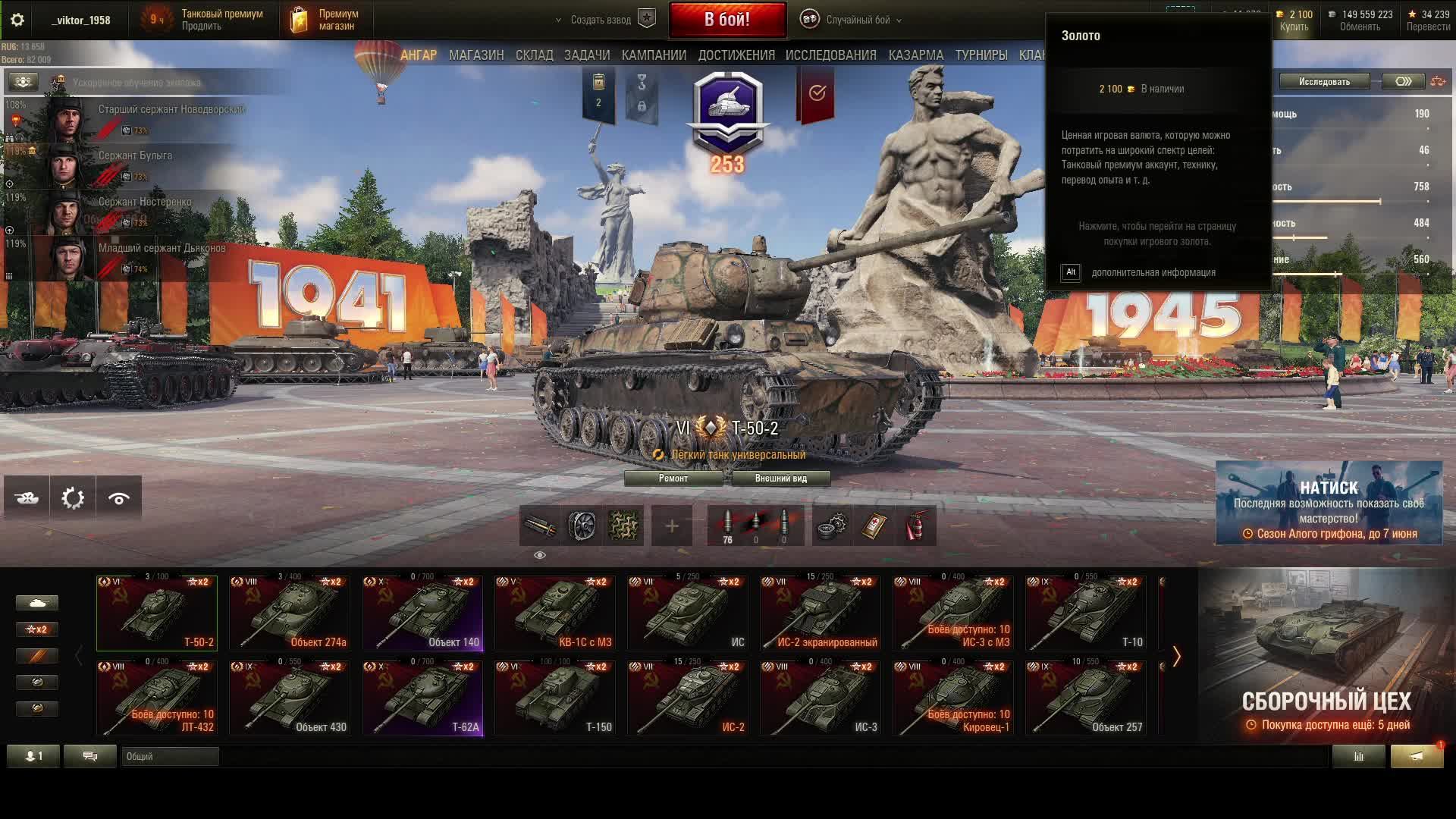
Task: Open the НАТИСК event banner
Action: click(1329, 502)
